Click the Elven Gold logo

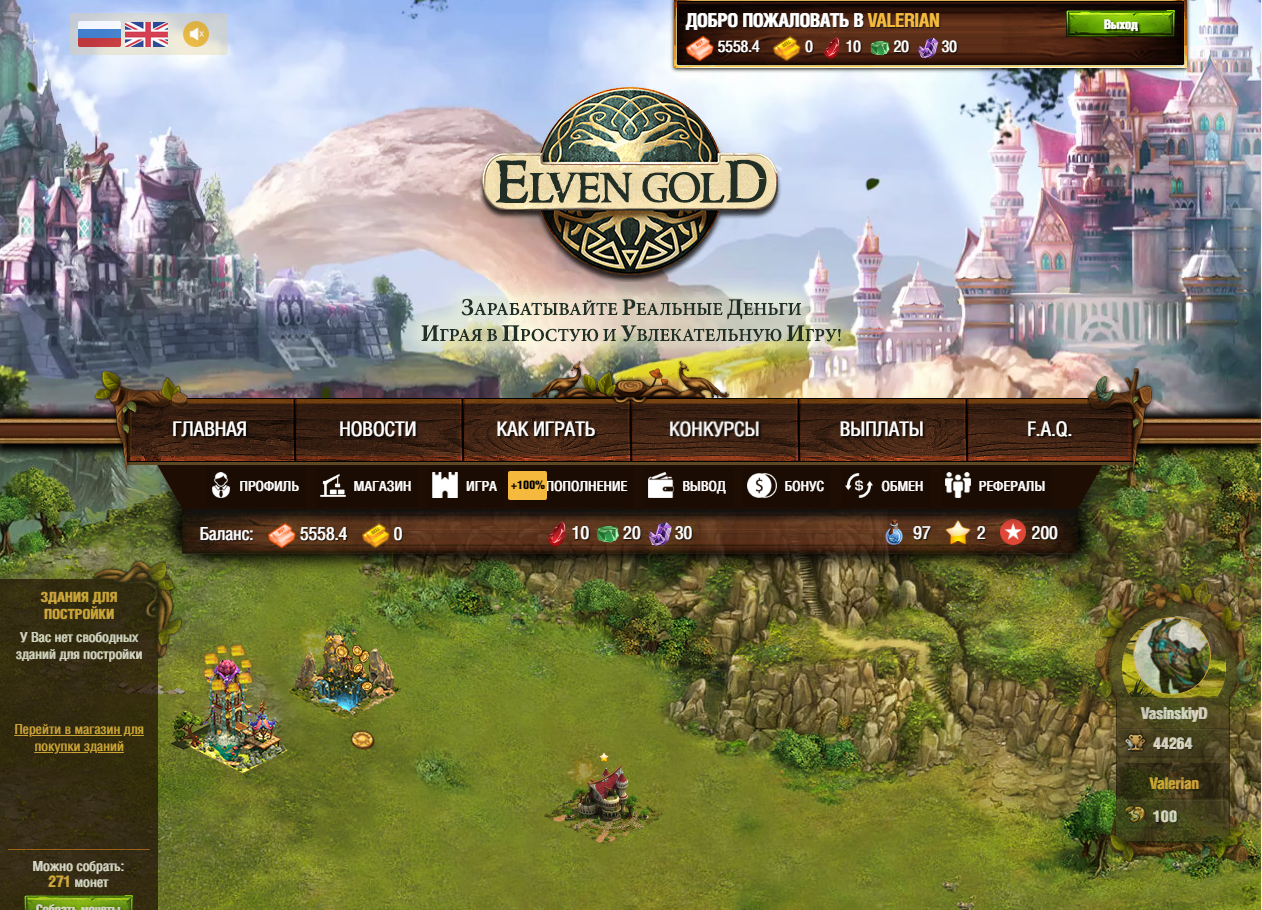click(x=630, y=182)
